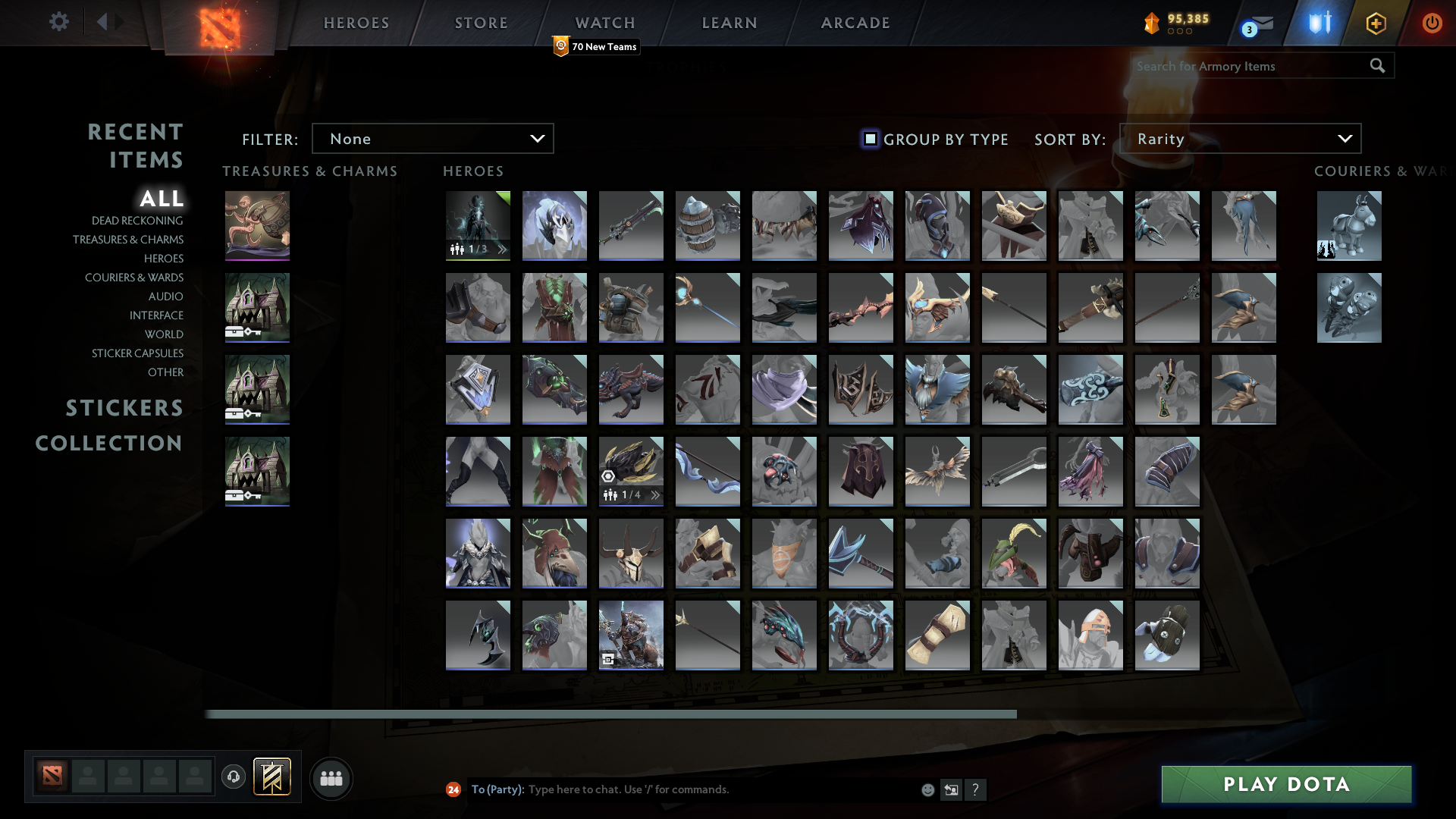The width and height of the screenshot is (1456, 819).
Task: Open the emoticon picker in chat bar
Action: click(x=927, y=789)
